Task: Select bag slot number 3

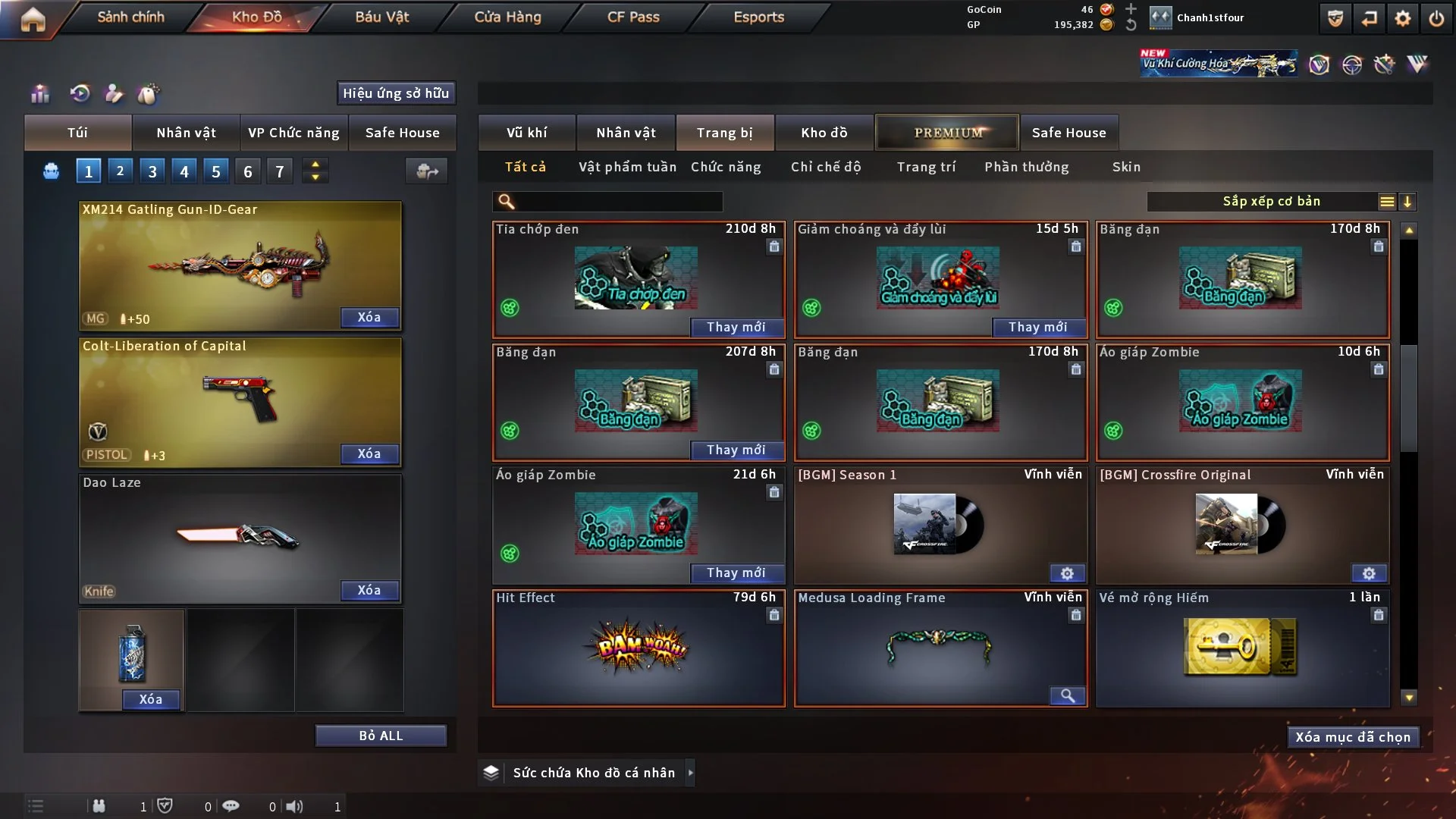Action: click(152, 171)
